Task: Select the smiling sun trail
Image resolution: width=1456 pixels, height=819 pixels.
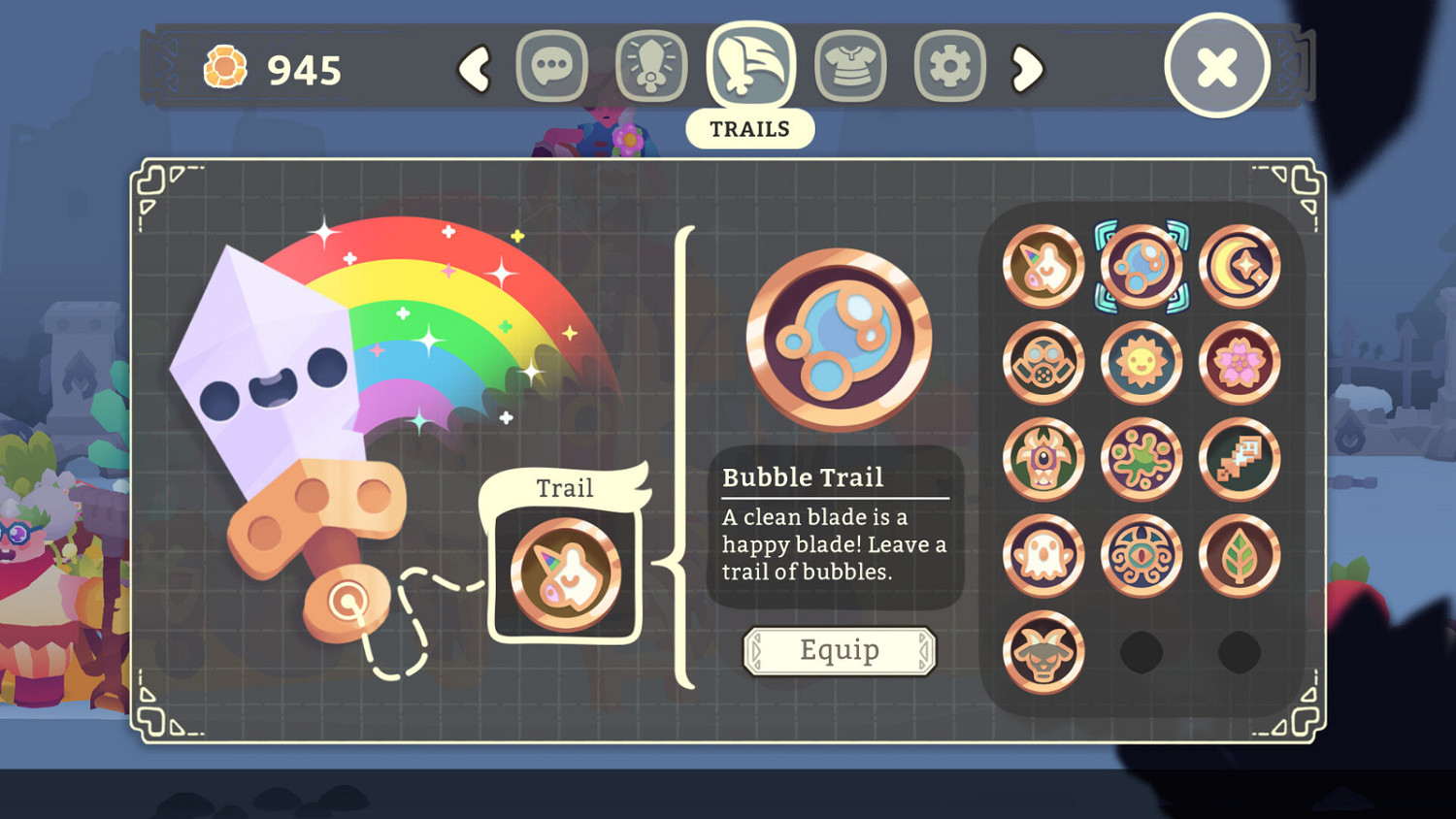Action: click(x=1142, y=362)
